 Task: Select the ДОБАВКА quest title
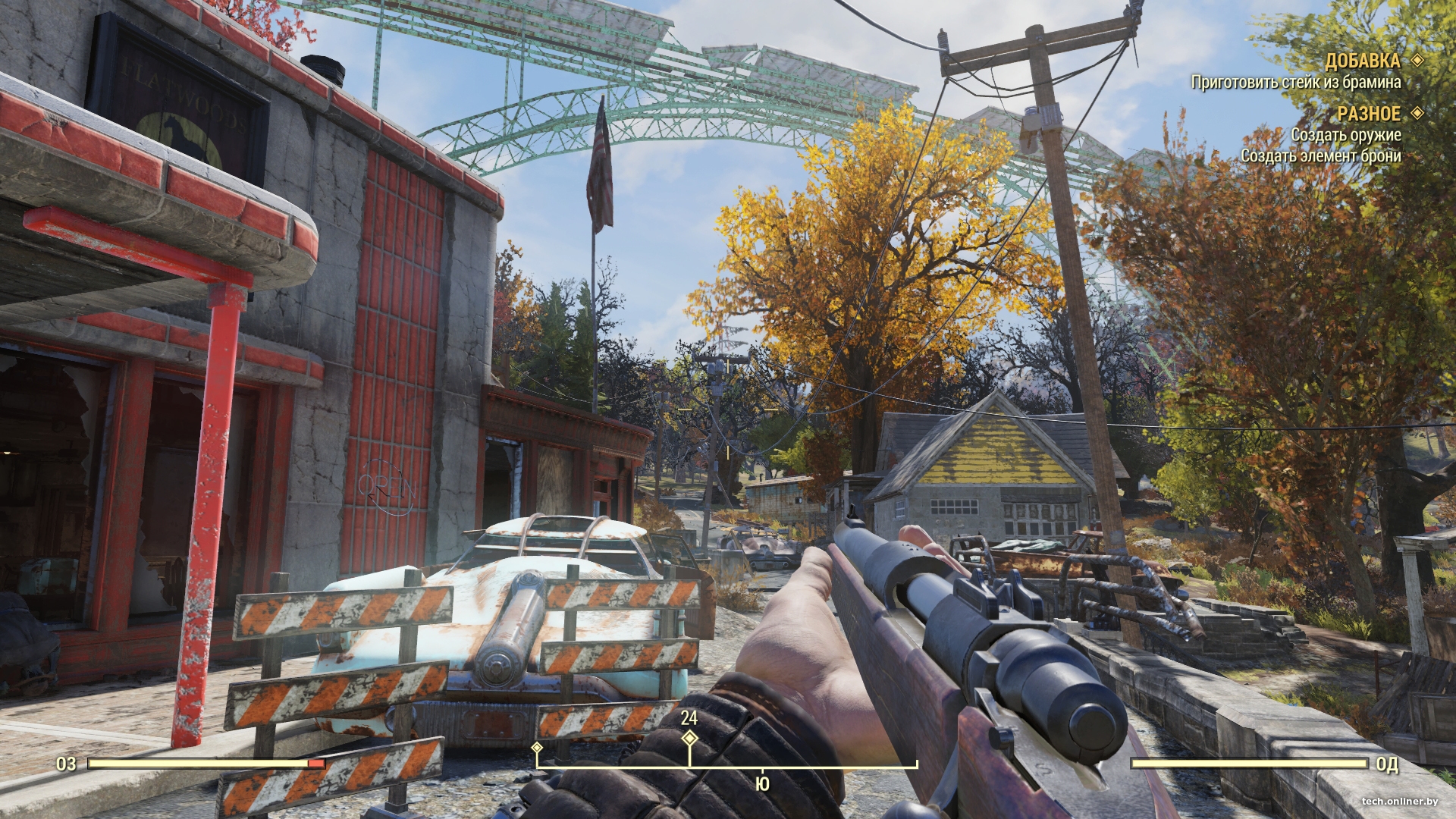[1362, 61]
